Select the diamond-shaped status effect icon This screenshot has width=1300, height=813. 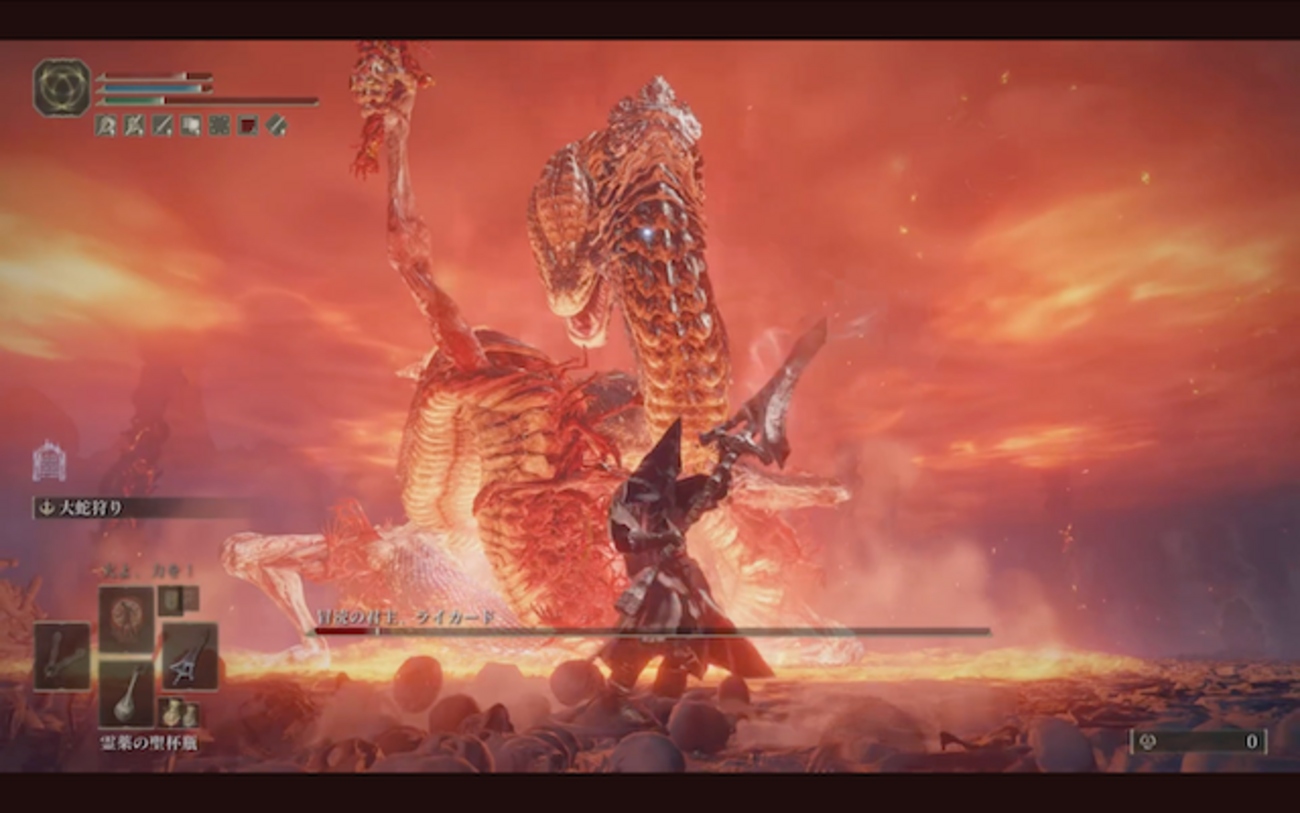[277, 126]
